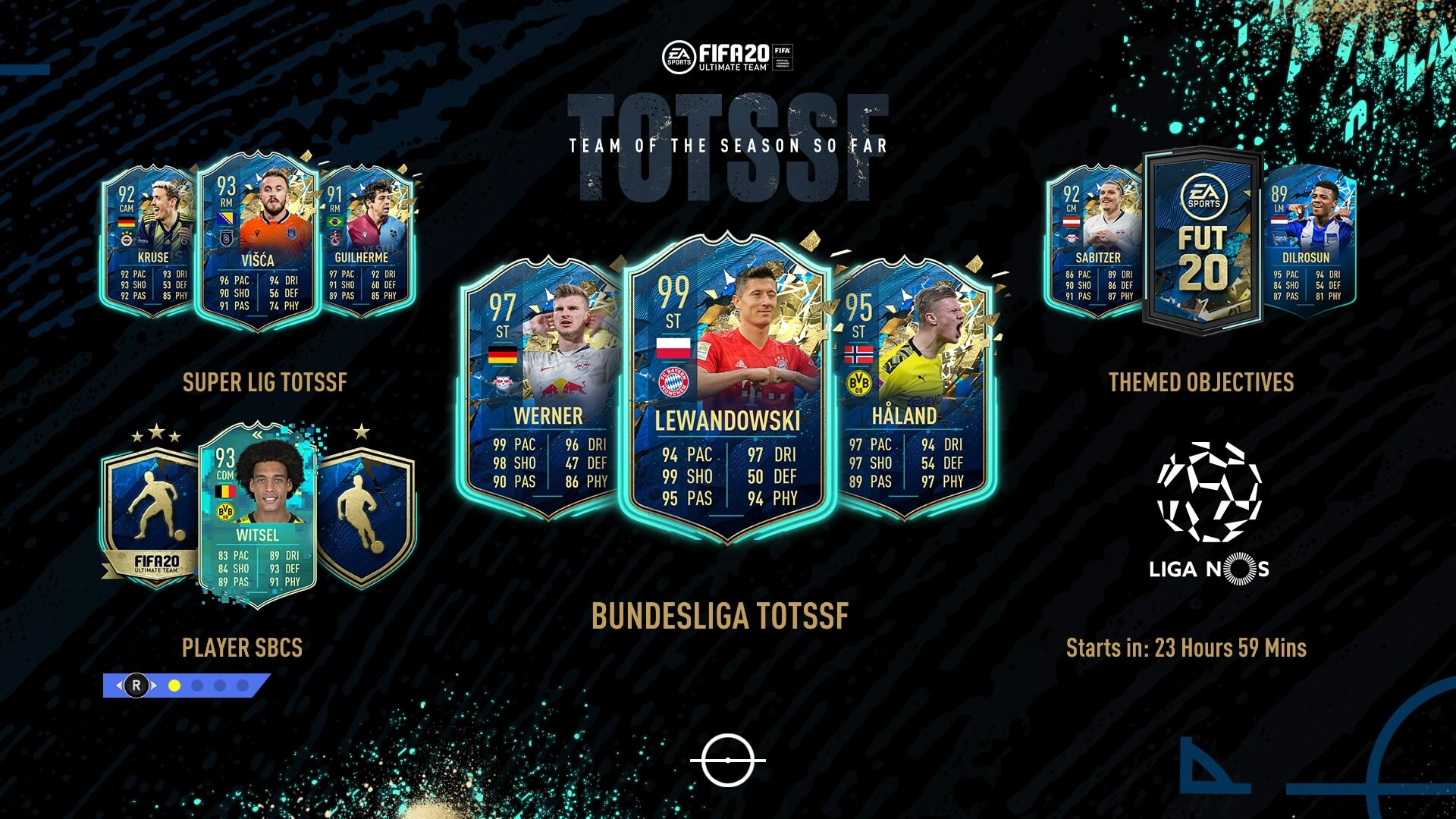Open the Bundesliga TOTSSF section

coord(720,616)
